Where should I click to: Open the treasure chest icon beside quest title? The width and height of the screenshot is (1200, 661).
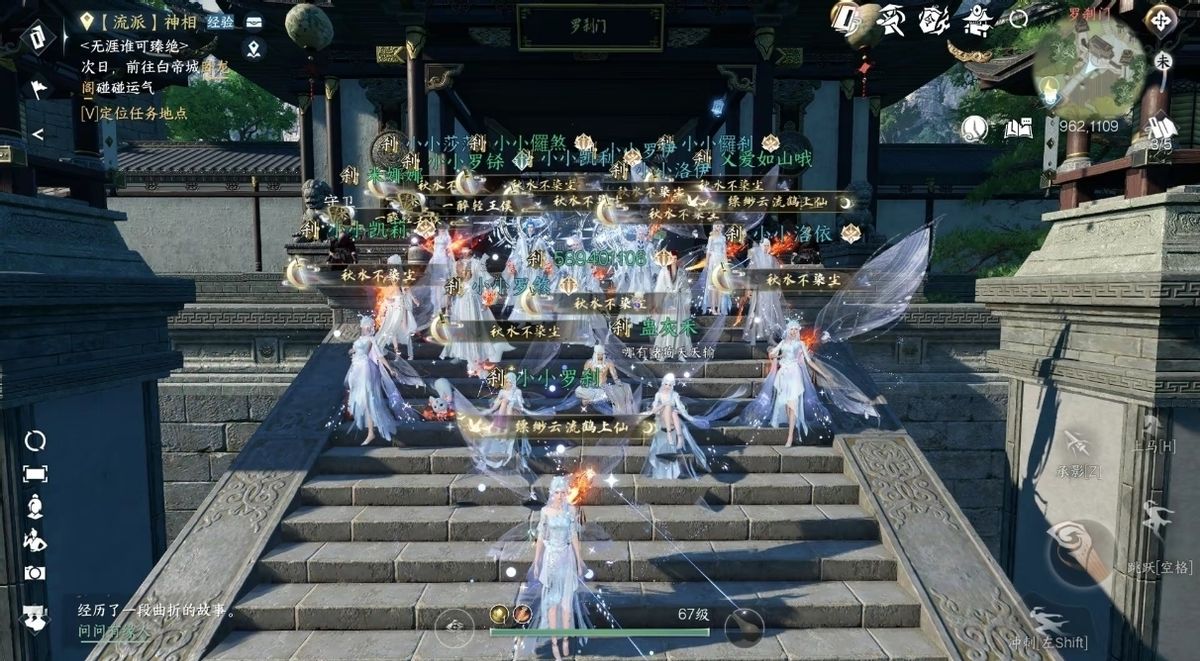click(x=254, y=21)
